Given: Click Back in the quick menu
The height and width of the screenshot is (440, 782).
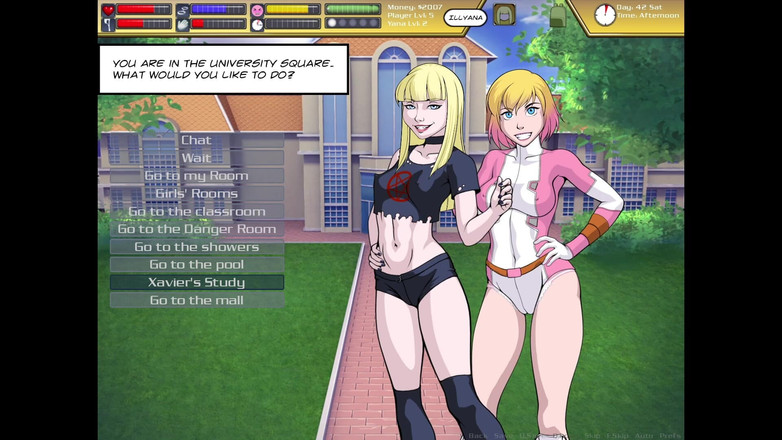Looking at the screenshot, I should point(479,436).
